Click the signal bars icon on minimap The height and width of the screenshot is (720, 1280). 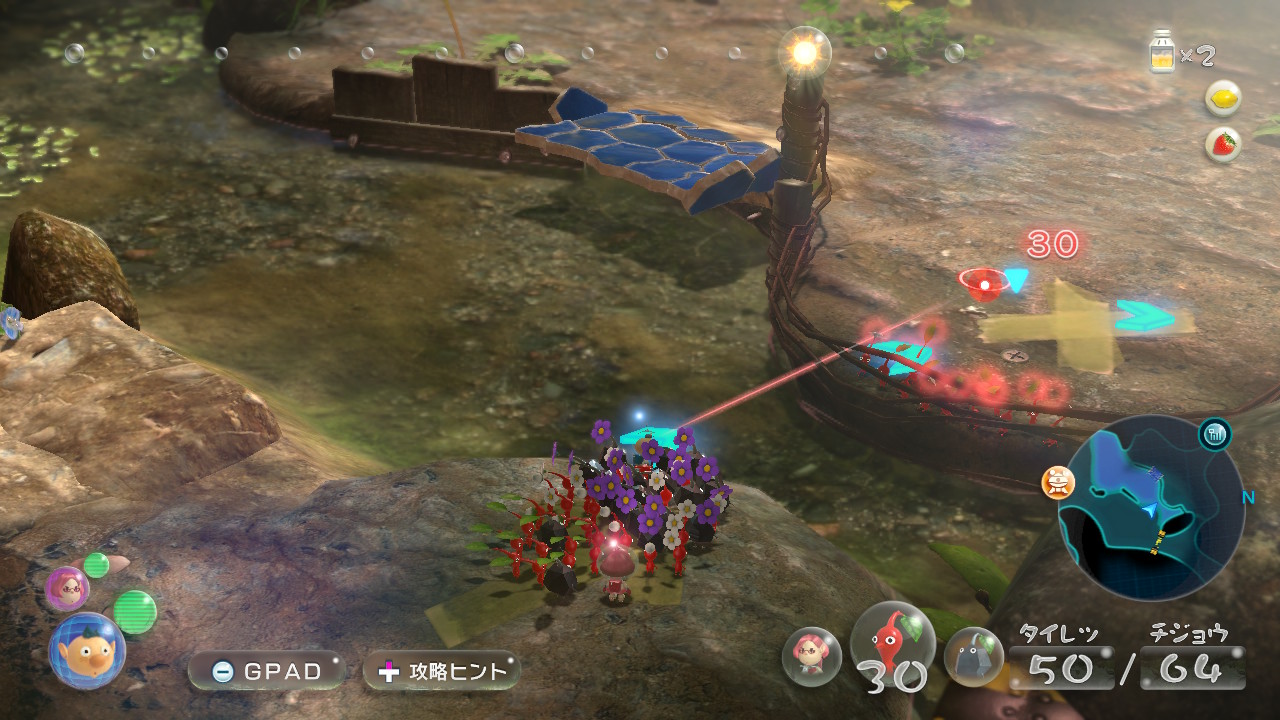coord(1215,434)
